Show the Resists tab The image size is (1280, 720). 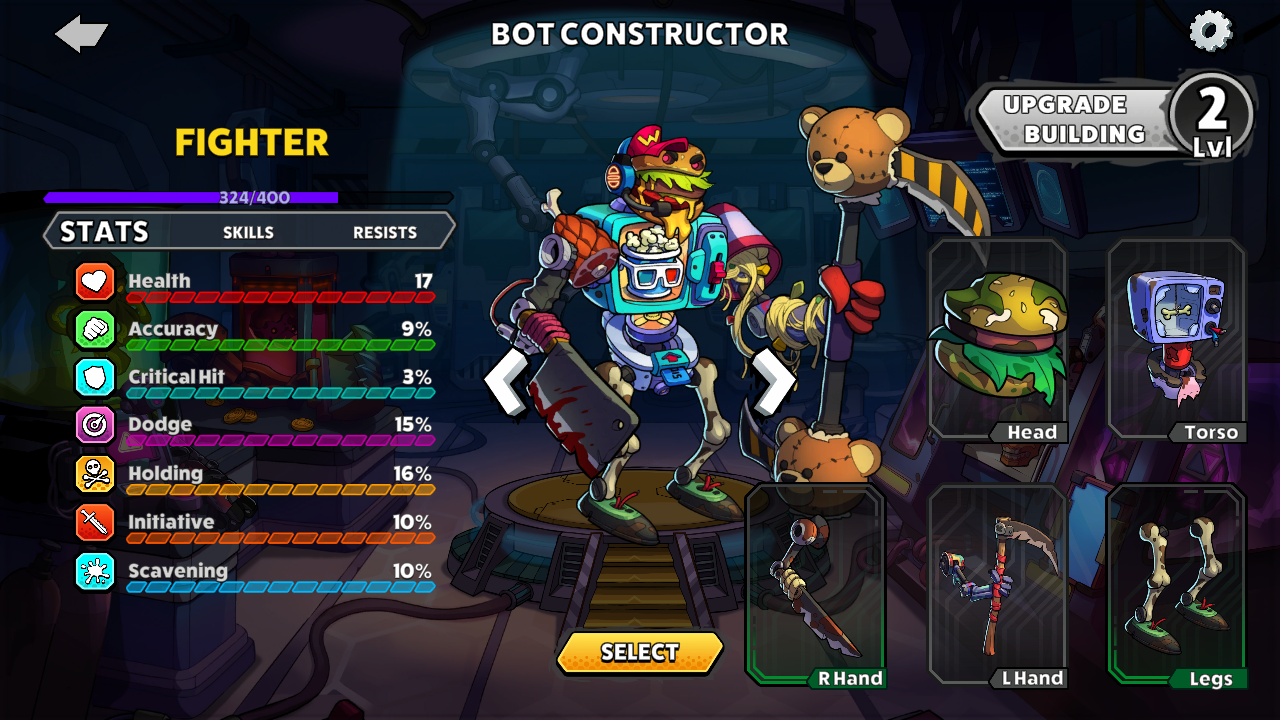(385, 232)
